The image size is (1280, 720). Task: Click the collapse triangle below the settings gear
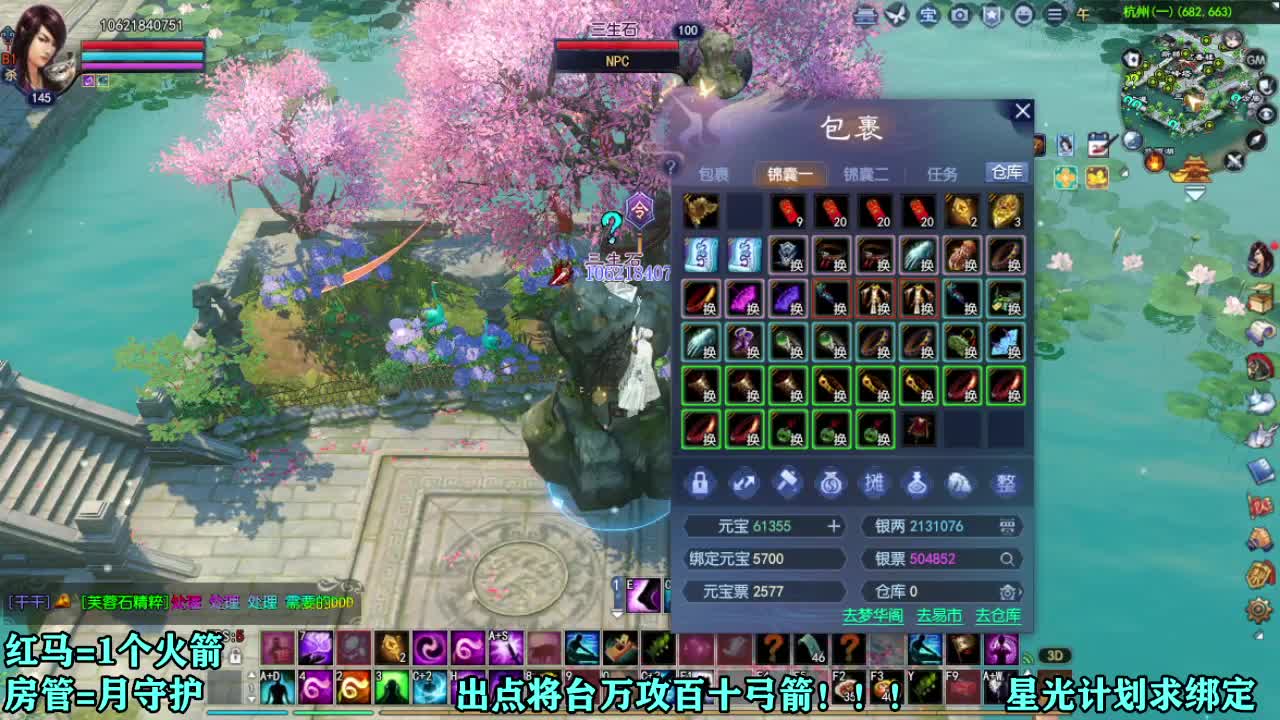pyautogui.click(x=1259, y=635)
